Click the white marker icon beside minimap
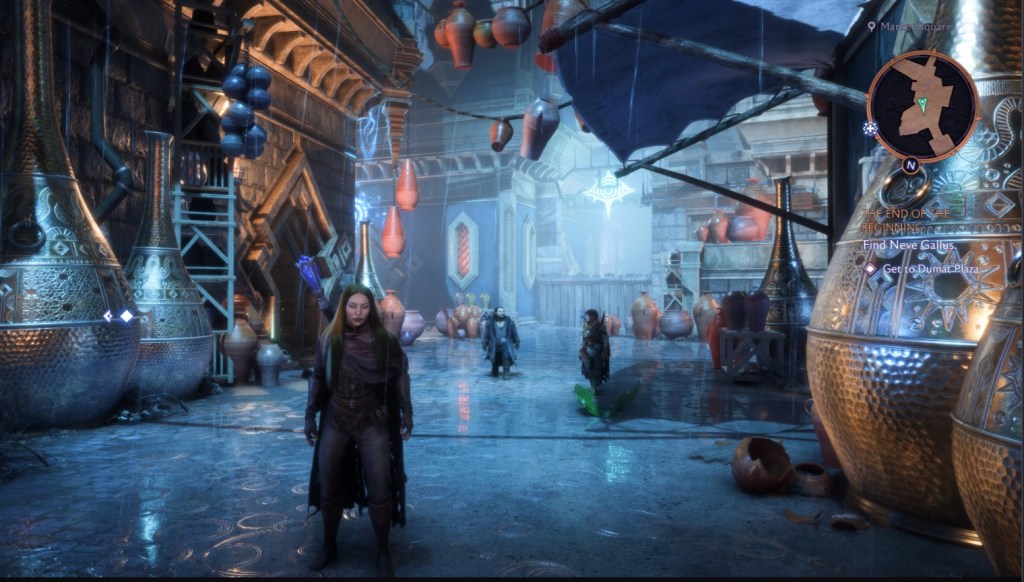 click(872, 129)
